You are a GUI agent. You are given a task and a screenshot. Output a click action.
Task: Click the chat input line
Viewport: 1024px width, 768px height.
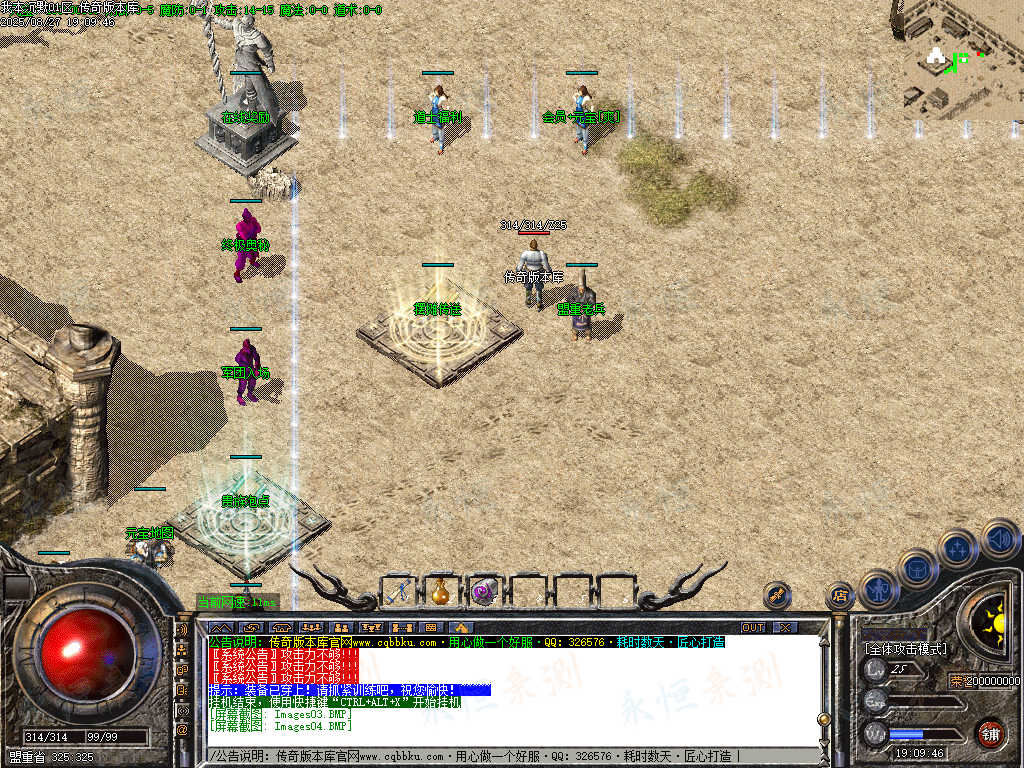click(500, 756)
